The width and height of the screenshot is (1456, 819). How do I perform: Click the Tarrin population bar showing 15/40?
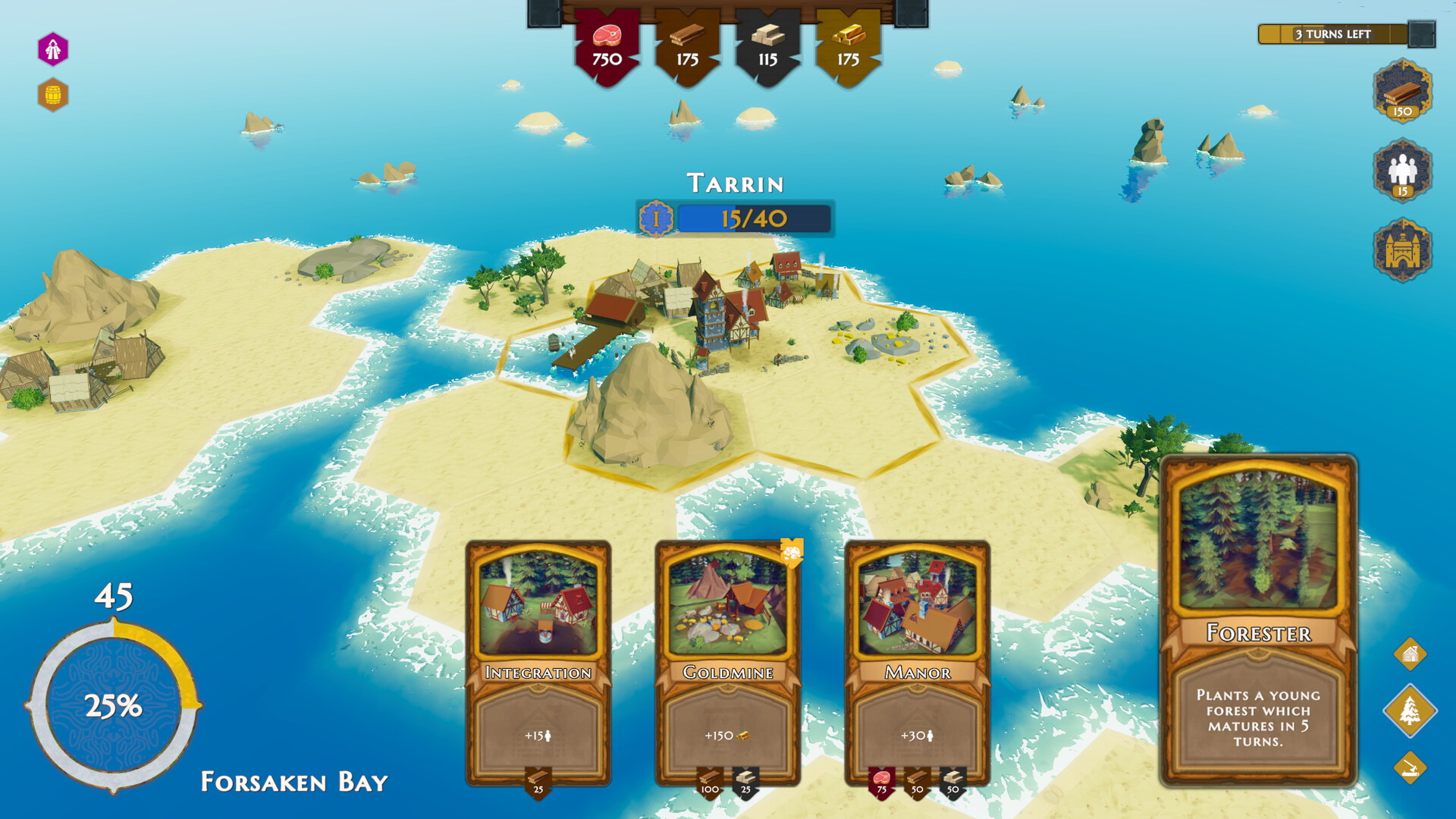(755, 218)
